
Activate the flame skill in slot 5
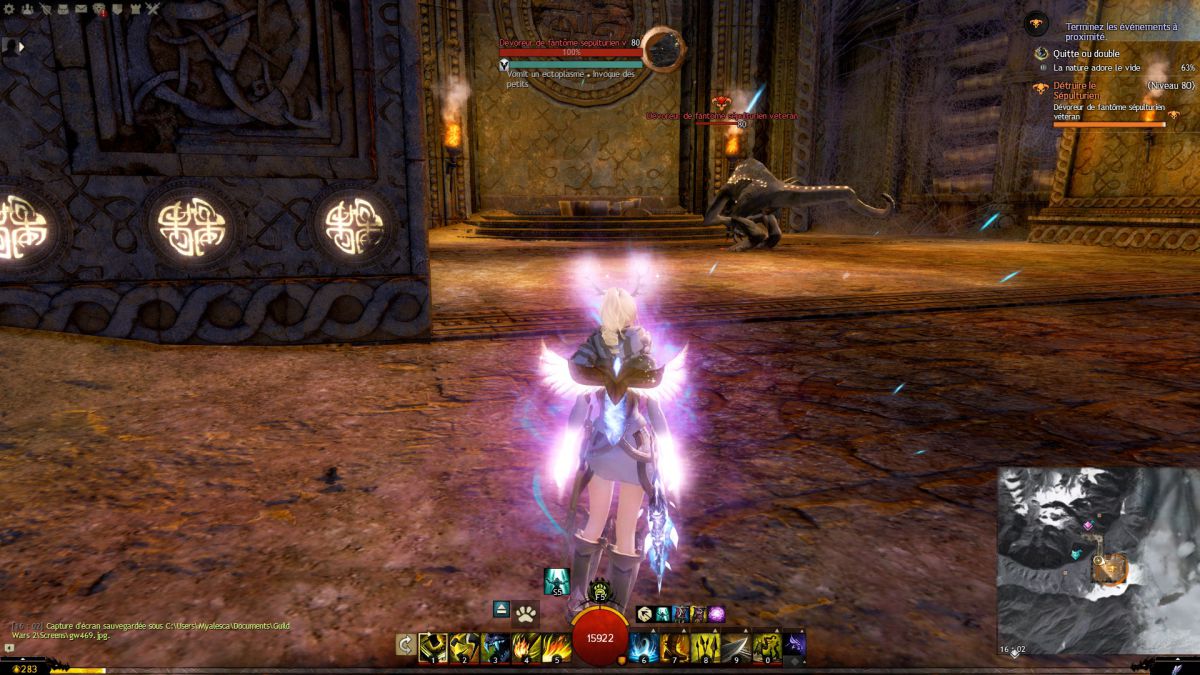pos(557,646)
